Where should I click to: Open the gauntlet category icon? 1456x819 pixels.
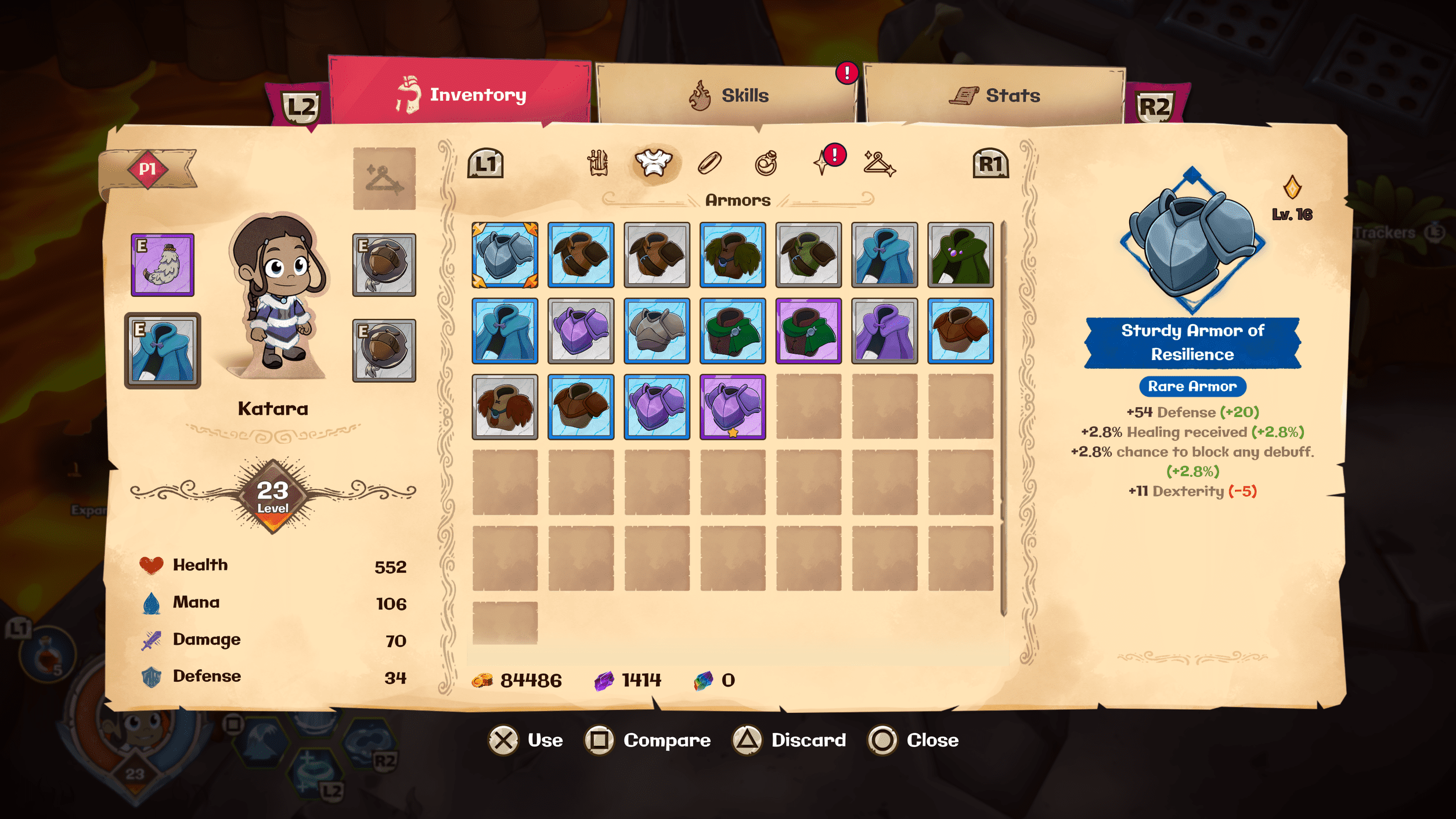(597, 163)
